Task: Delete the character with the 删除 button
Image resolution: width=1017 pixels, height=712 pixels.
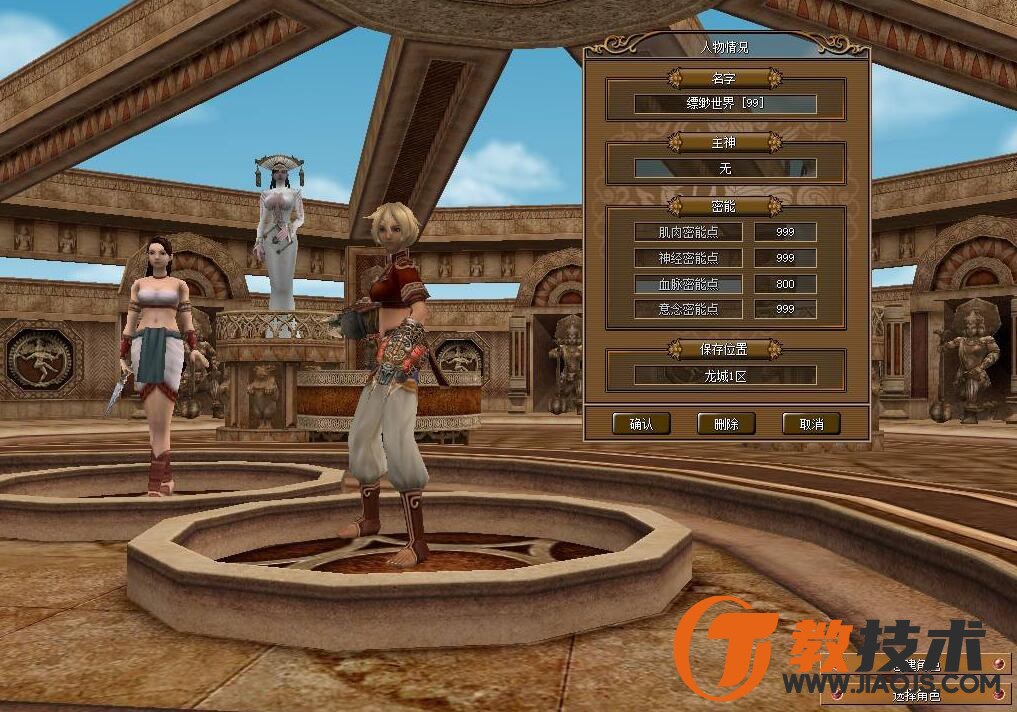Action: coord(725,424)
